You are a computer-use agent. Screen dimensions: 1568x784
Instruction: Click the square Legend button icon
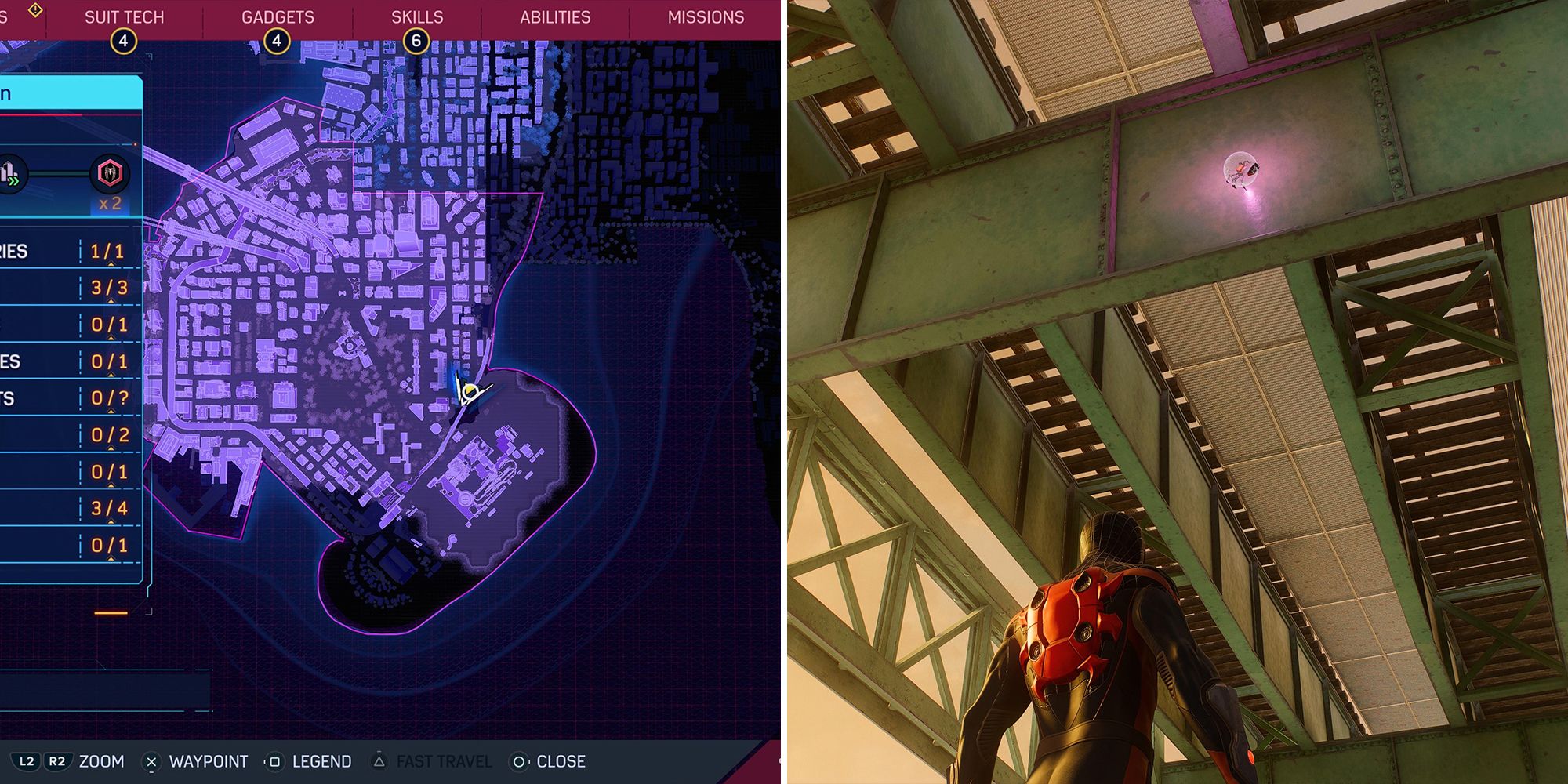click(276, 761)
